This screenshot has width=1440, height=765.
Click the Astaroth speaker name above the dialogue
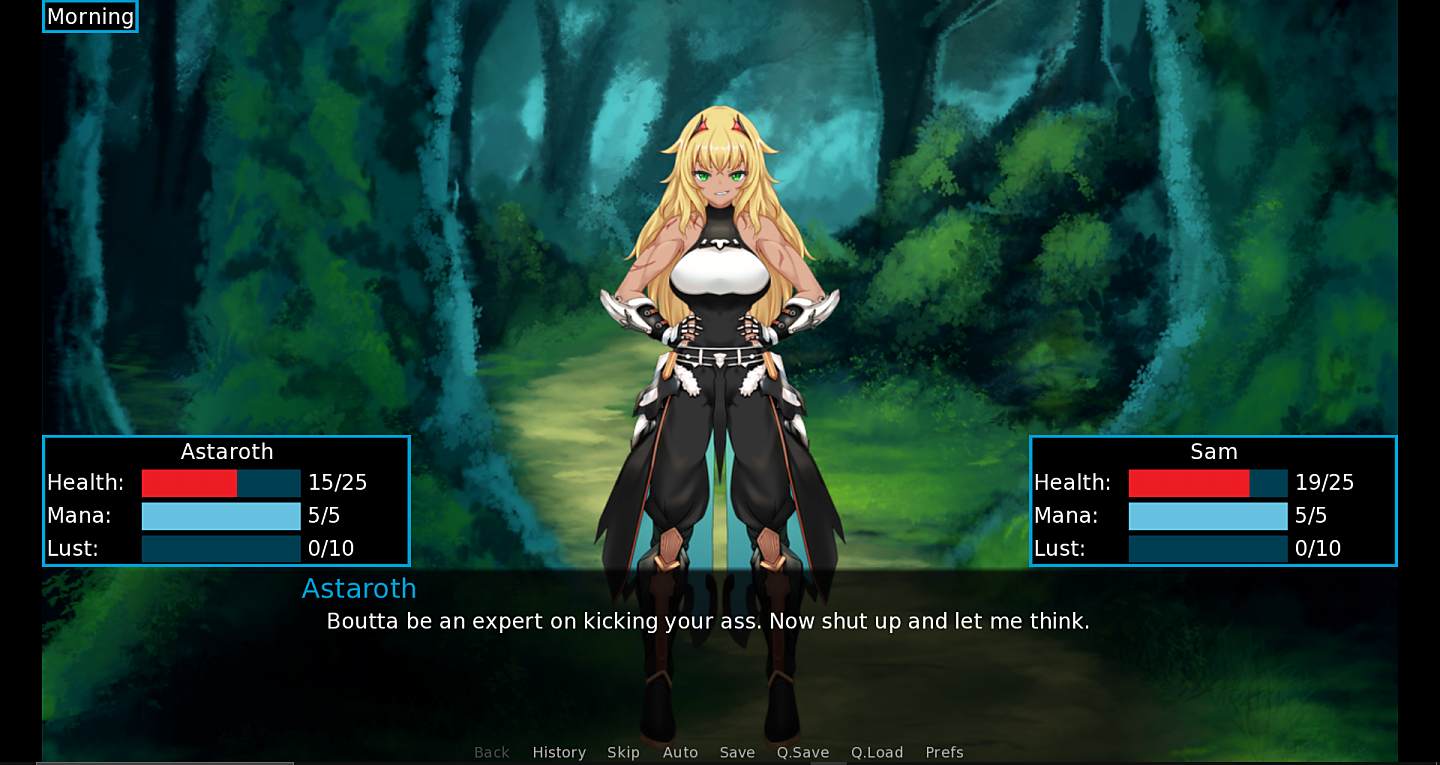pos(359,588)
